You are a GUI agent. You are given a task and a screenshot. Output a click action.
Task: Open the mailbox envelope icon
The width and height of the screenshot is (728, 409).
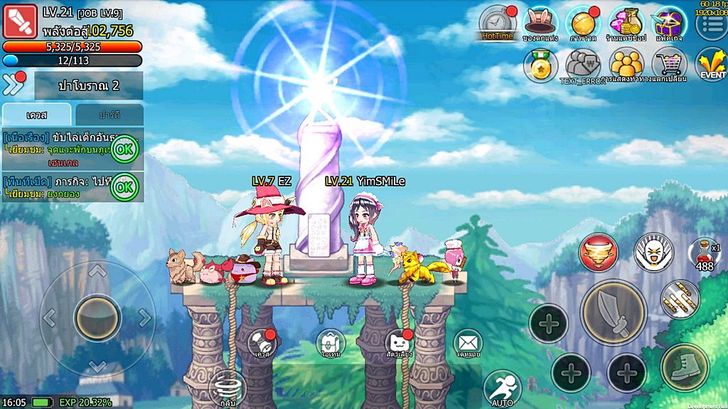[x=467, y=343]
